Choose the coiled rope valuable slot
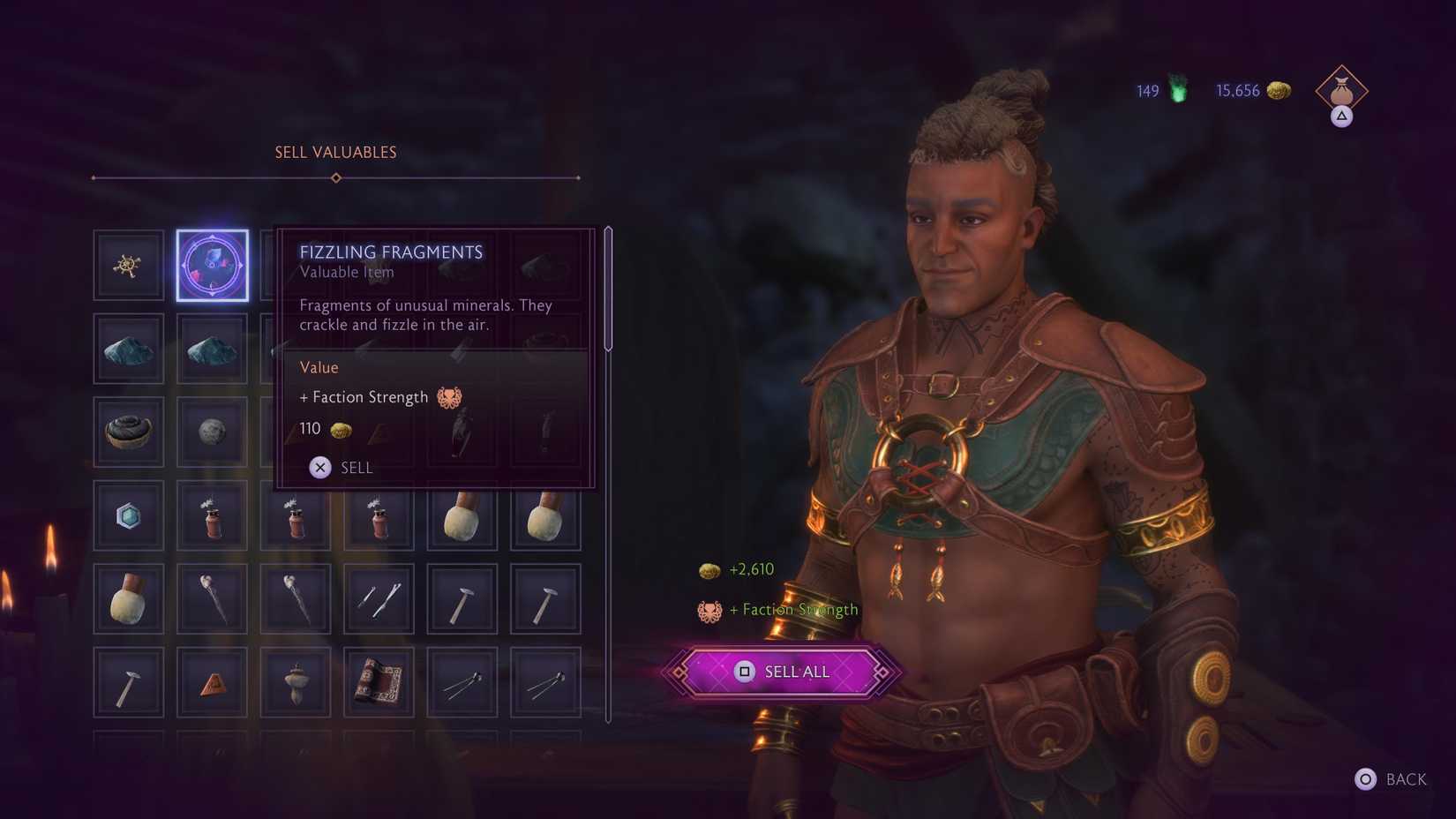1456x819 pixels. (129, 432)
